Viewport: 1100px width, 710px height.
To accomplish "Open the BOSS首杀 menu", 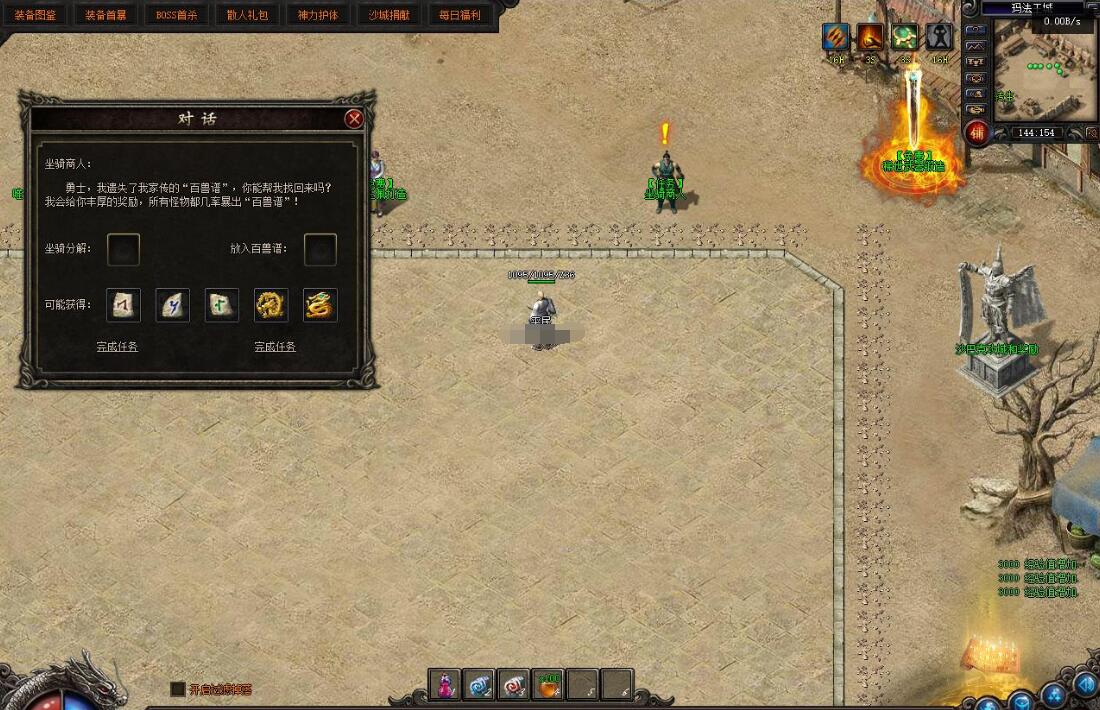I will click(177, 15).
